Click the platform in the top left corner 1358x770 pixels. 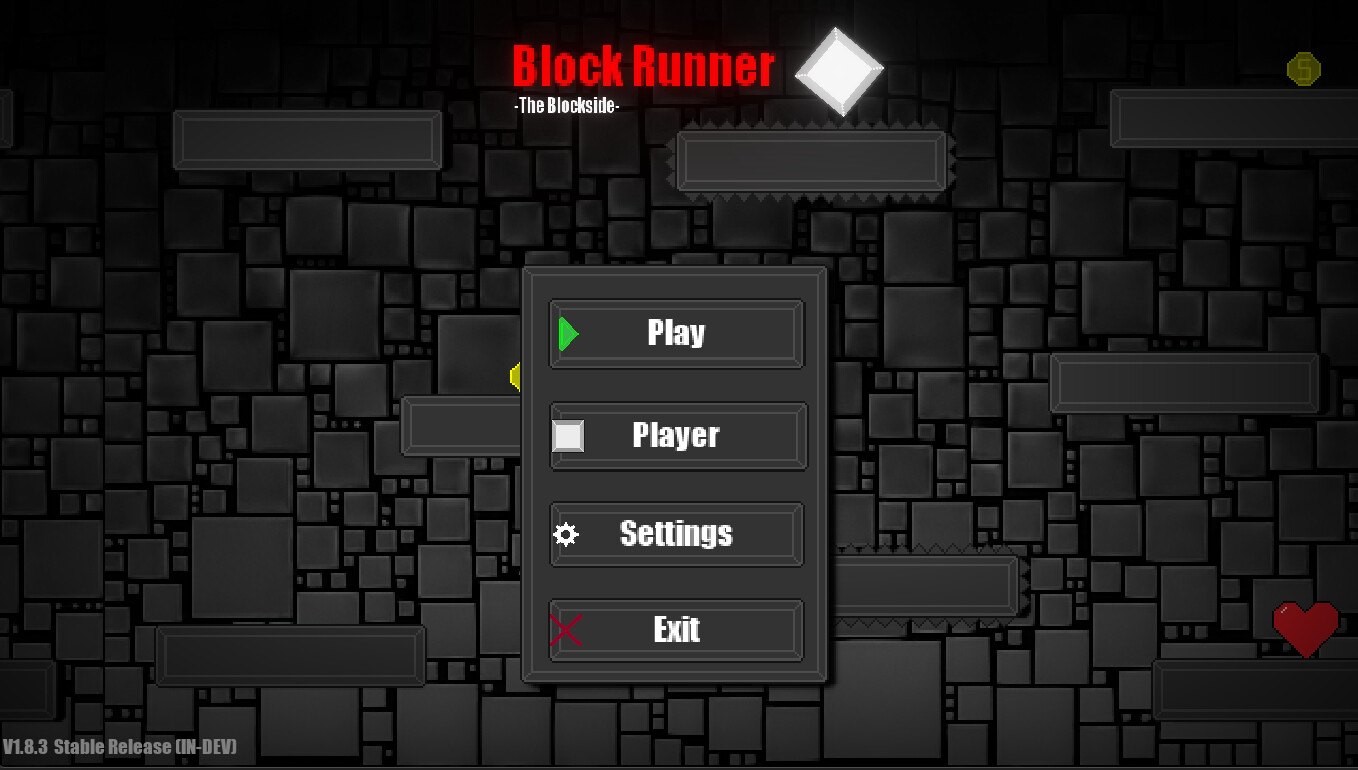(x=307, y=140)
